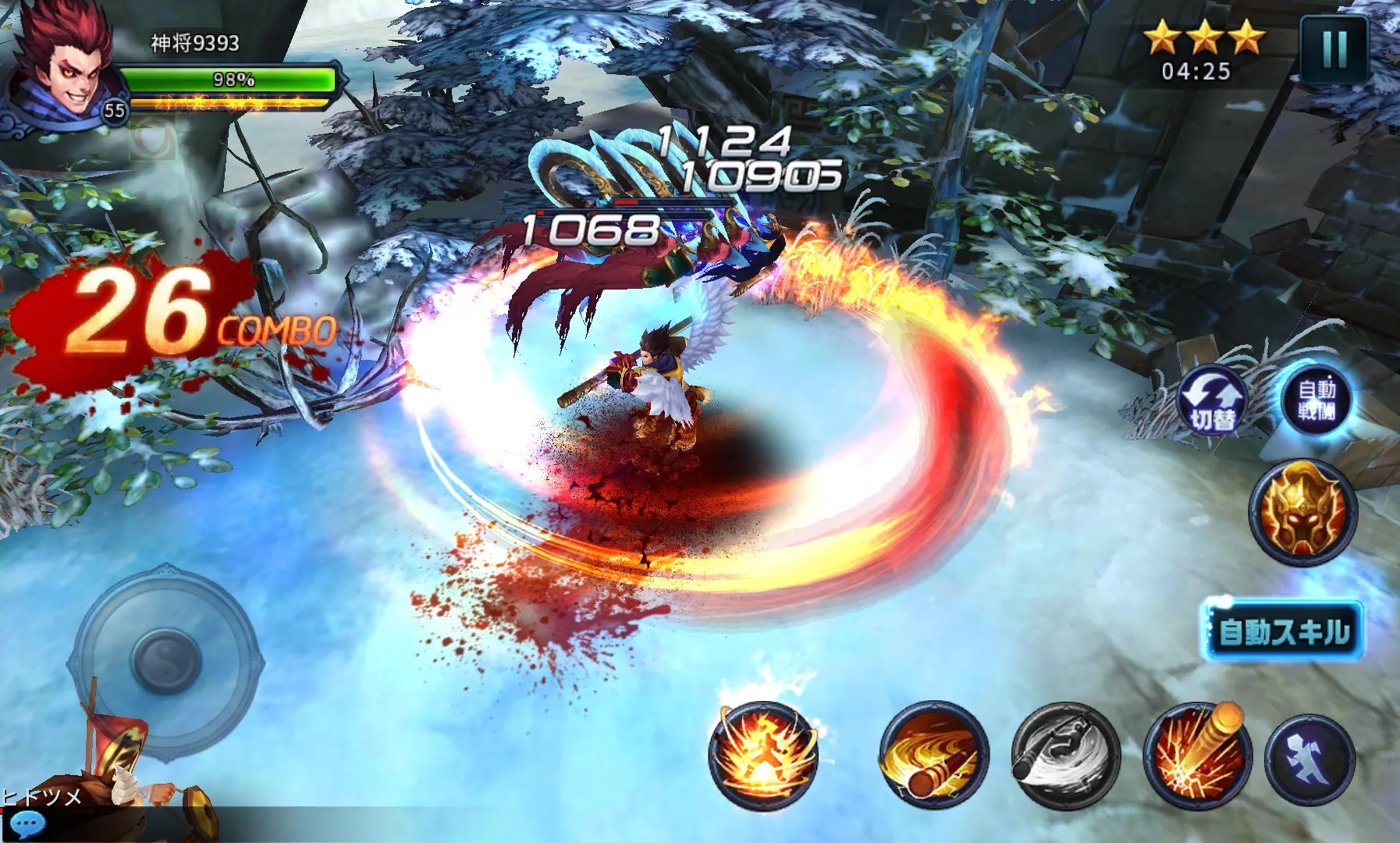Toggle 自動戦闘 auto battle mode
This screenshot has width=1400, height=843.
coord(1316,400)
